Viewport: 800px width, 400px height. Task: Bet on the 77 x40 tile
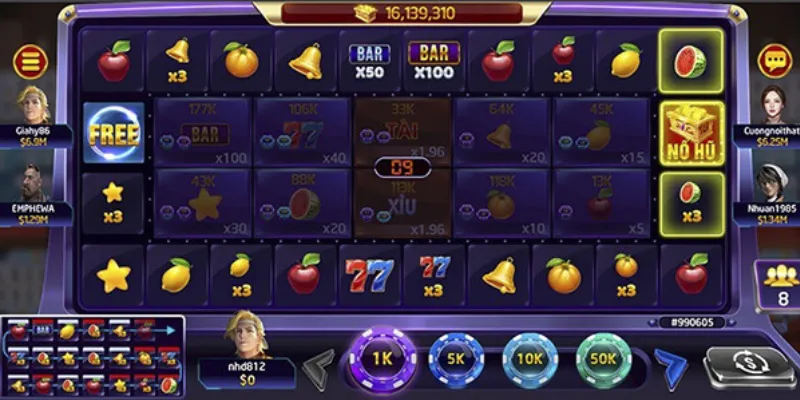pos(301,131)
